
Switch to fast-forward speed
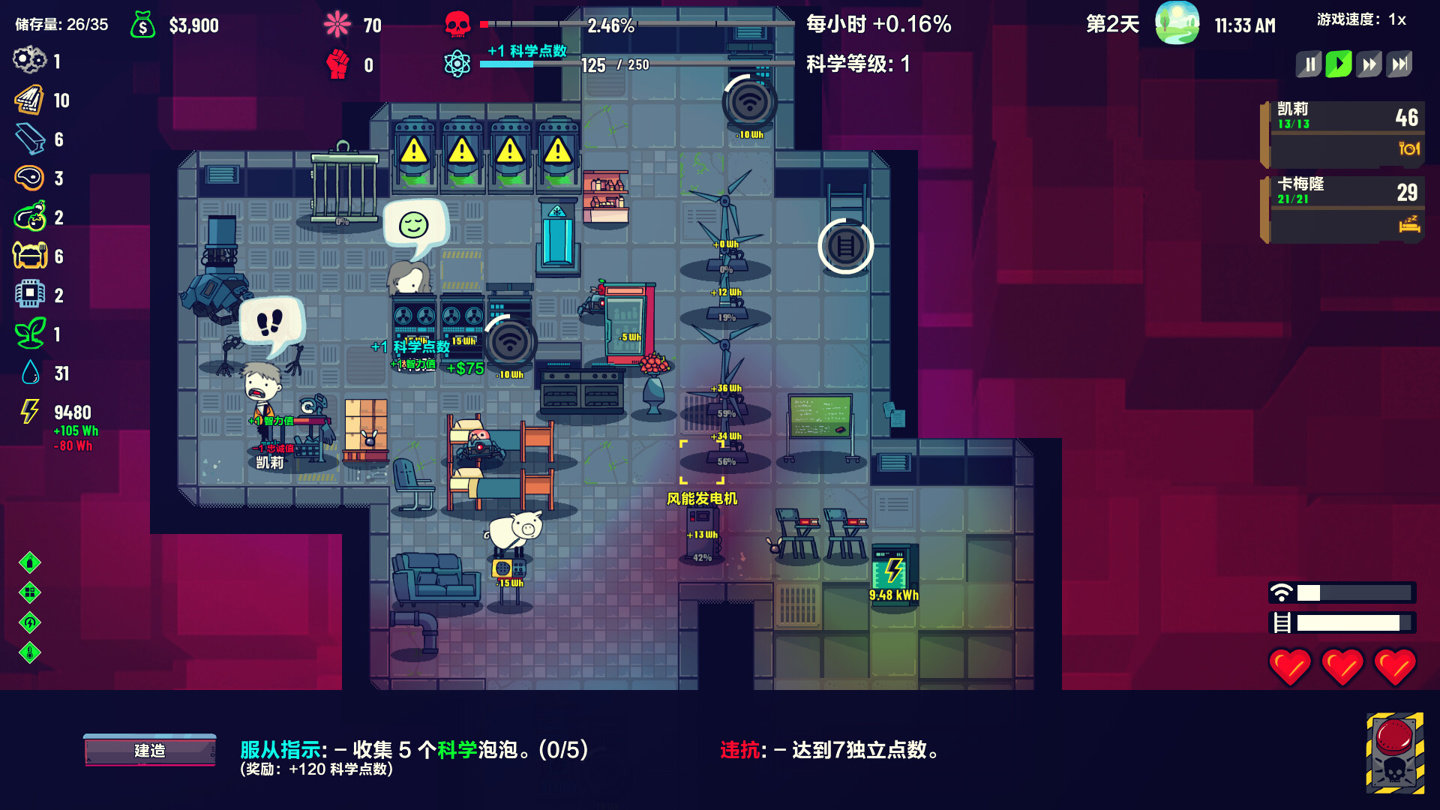1369,65
